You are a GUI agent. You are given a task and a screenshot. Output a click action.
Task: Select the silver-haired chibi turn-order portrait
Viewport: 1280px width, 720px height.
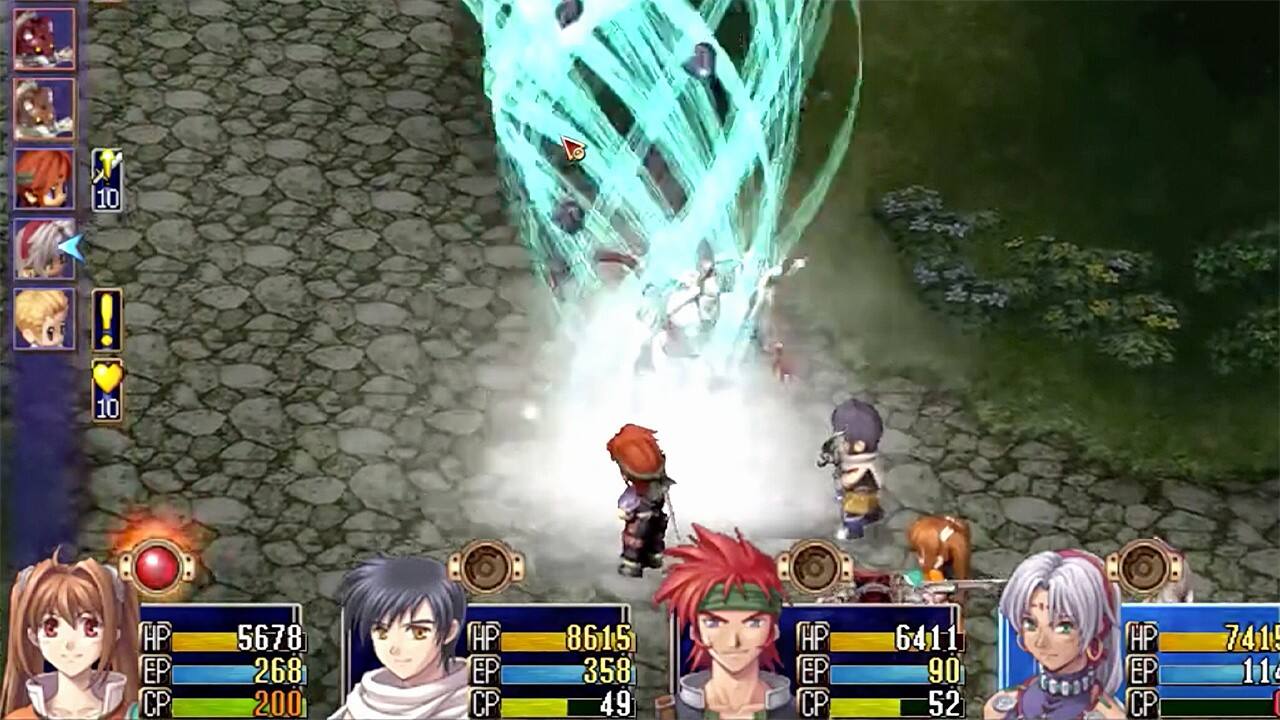coord(44,249)
